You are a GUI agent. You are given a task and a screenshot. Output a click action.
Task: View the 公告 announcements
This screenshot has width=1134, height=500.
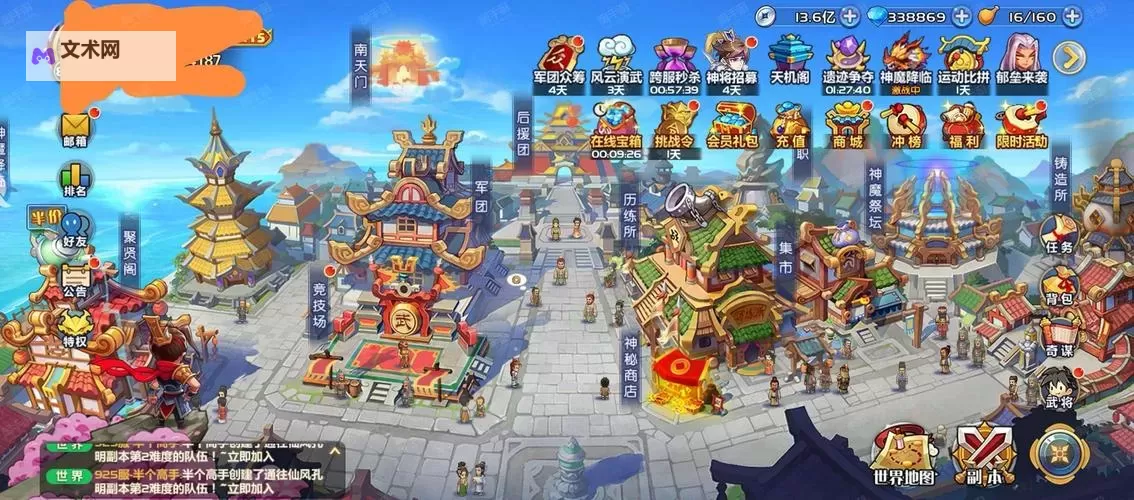point(75,278)
